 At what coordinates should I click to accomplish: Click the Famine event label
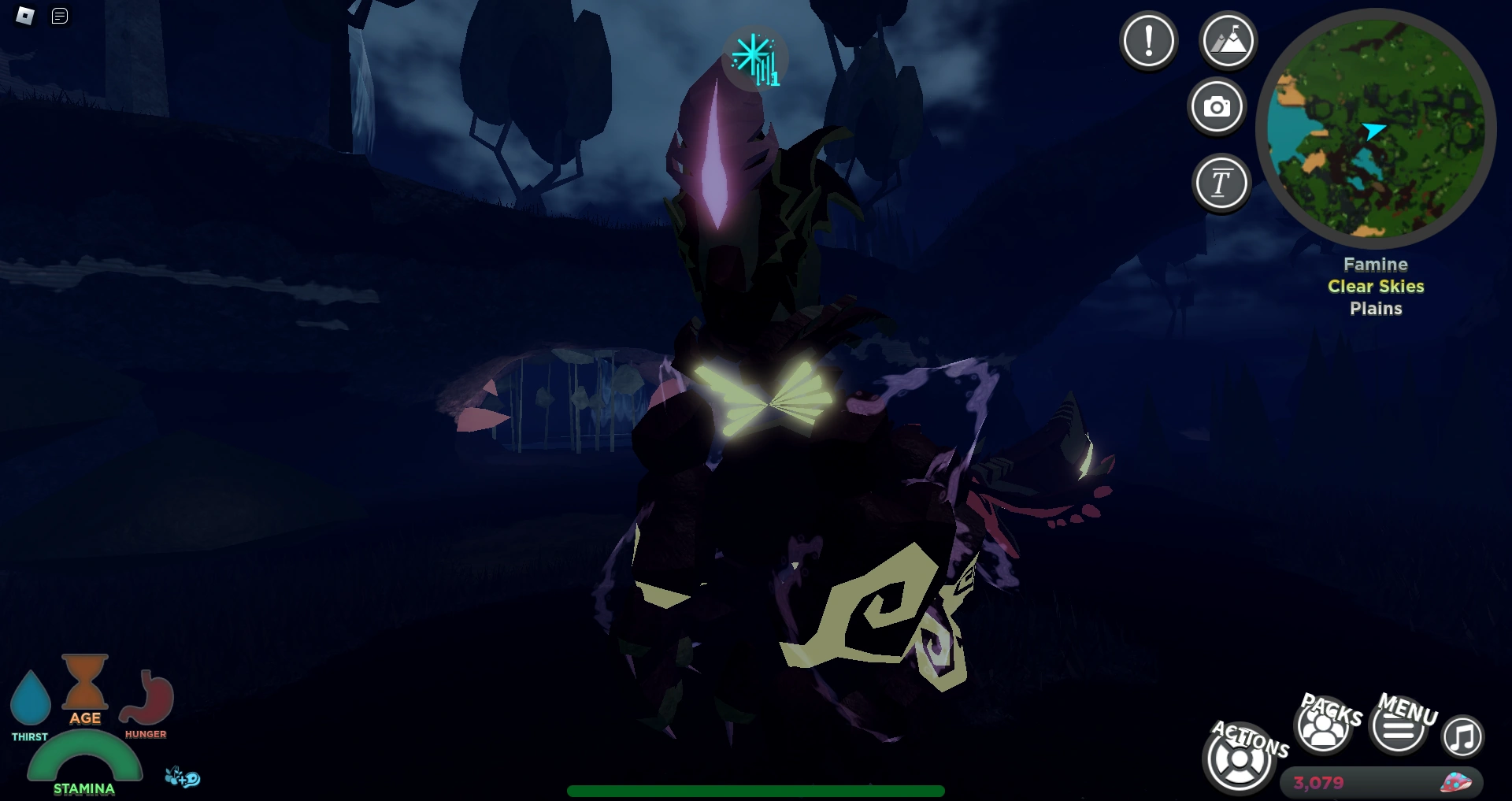pyautogui.click(x=1376, y=265)
